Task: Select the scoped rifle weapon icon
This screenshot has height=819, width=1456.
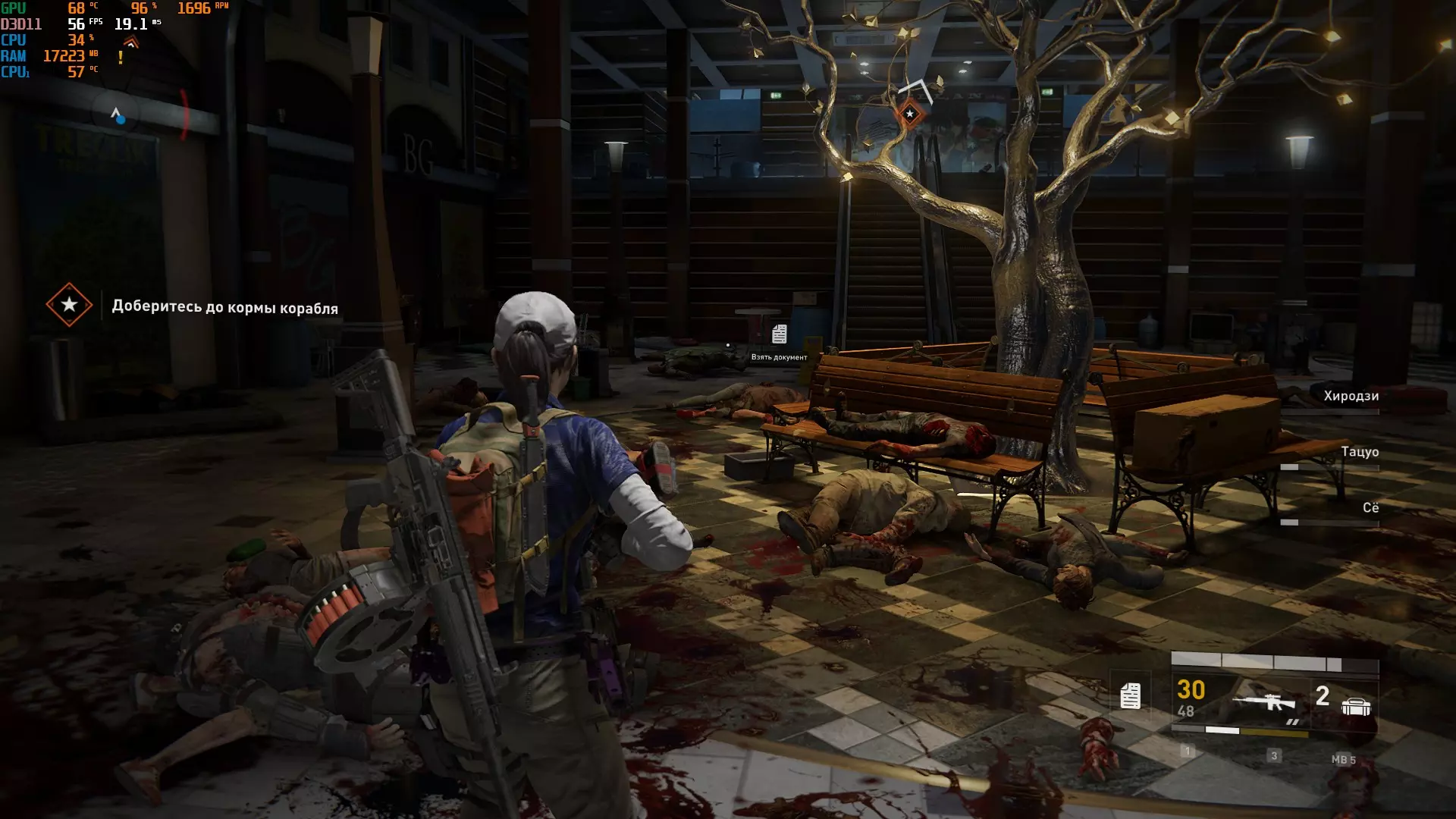Action: pos(1264,702)
